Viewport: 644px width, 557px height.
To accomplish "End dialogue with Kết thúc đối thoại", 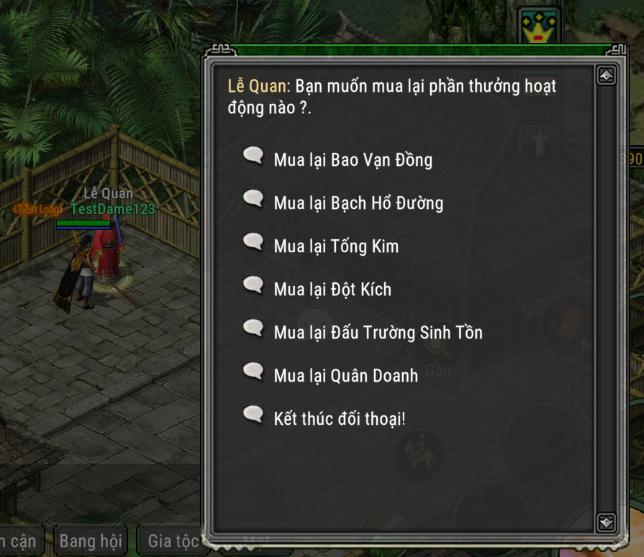I will (x=339, y=418).
